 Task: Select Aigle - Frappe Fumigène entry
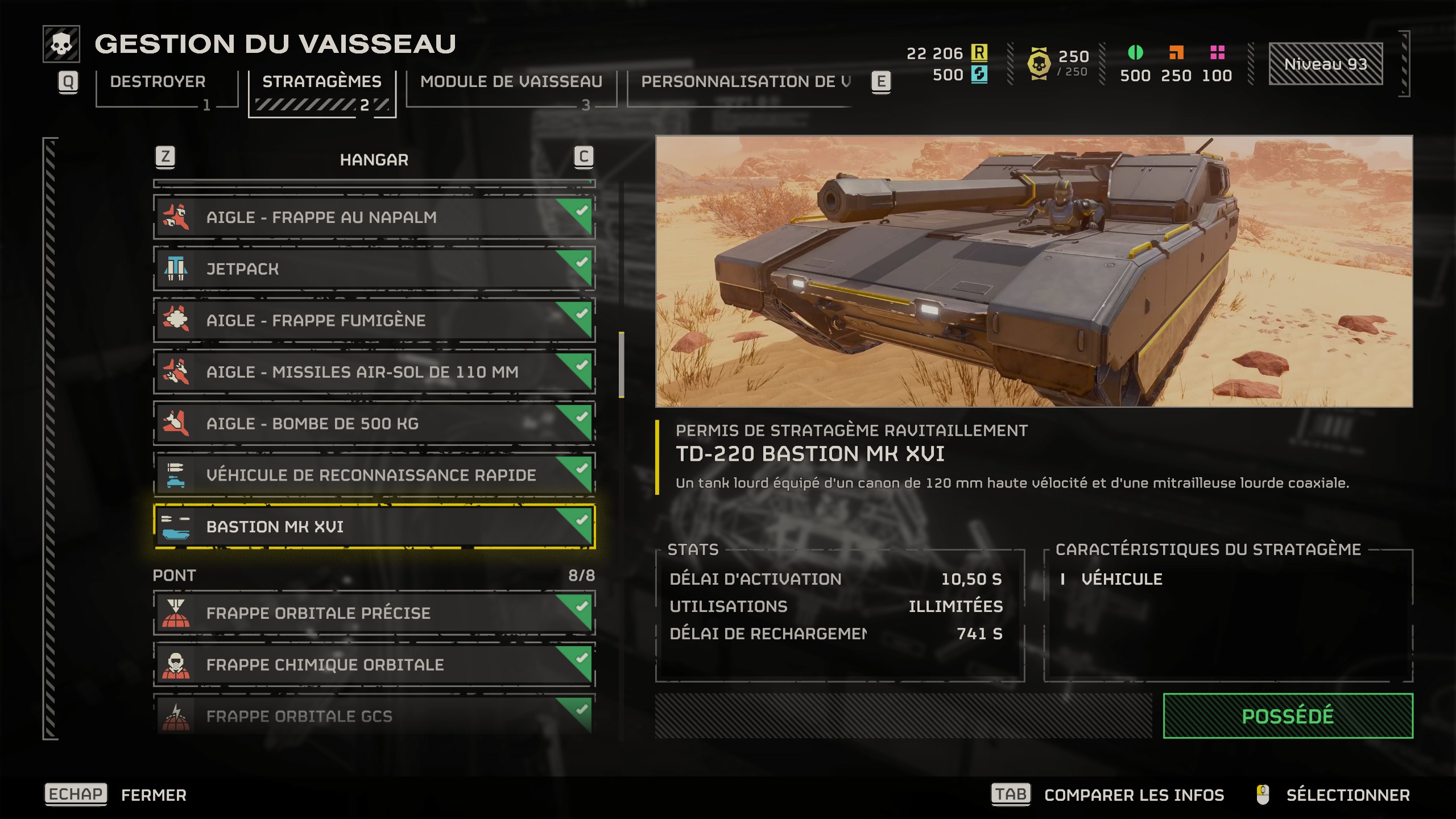click(x=374, y=321)
